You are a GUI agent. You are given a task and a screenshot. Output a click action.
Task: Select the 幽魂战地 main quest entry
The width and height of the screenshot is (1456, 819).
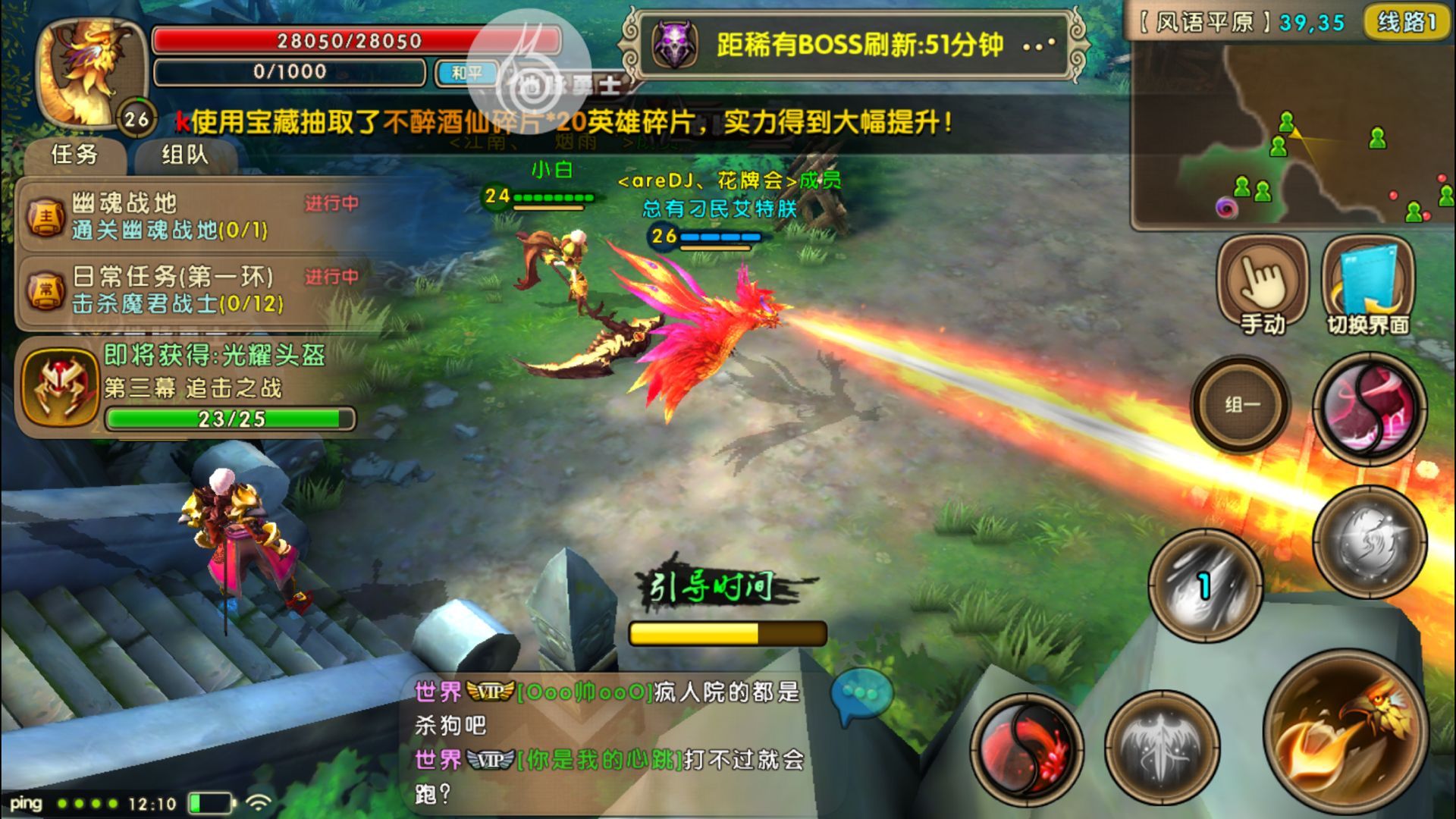pyautogui.click(x=190, y=215)
